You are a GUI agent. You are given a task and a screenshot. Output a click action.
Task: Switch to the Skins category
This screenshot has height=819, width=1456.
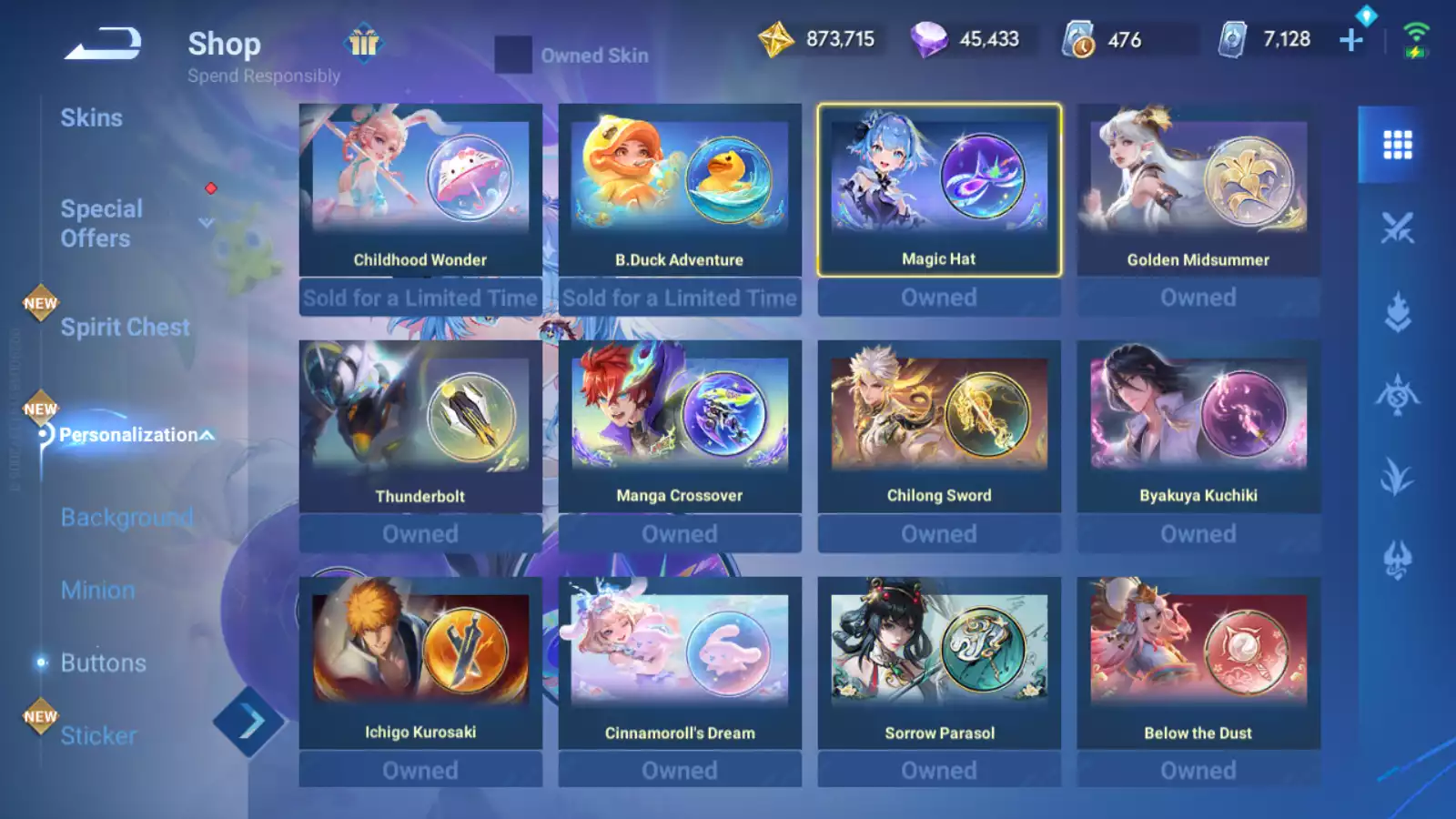pyautogui.click(x=91, y=116)
